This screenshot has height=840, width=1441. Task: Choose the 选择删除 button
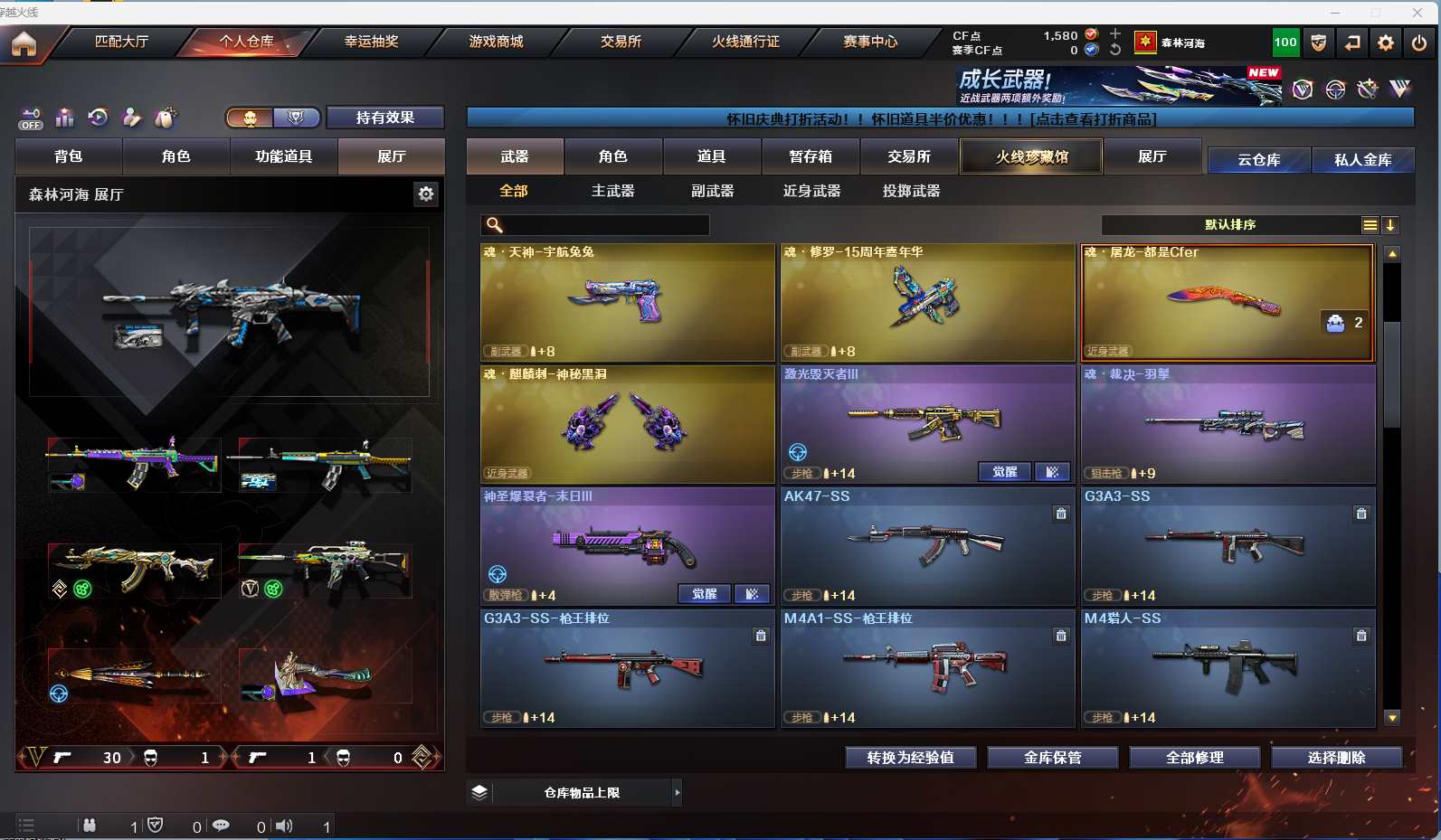pyautogui.click(x=1336, y=757)
